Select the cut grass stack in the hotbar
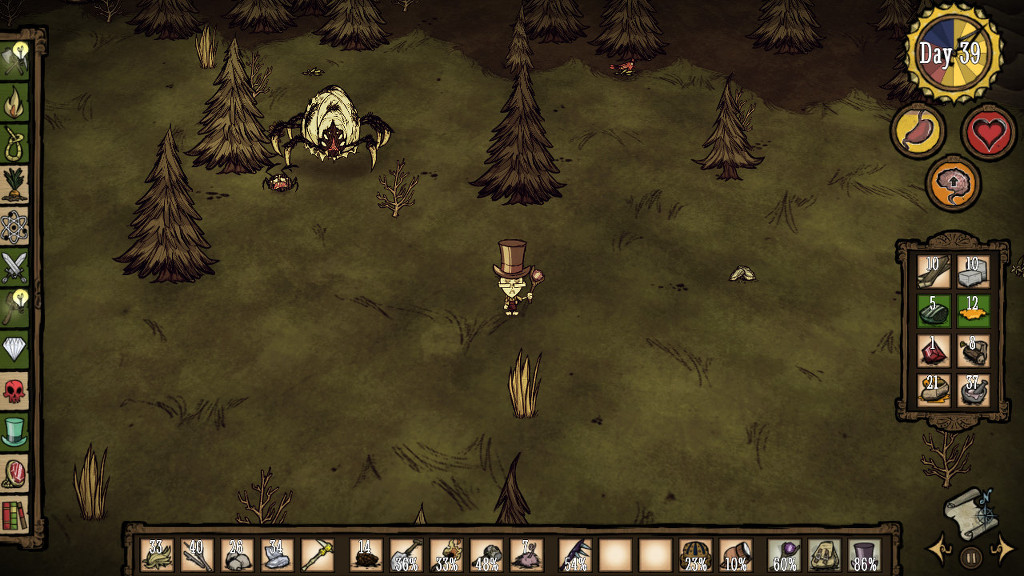 [156, 555]
